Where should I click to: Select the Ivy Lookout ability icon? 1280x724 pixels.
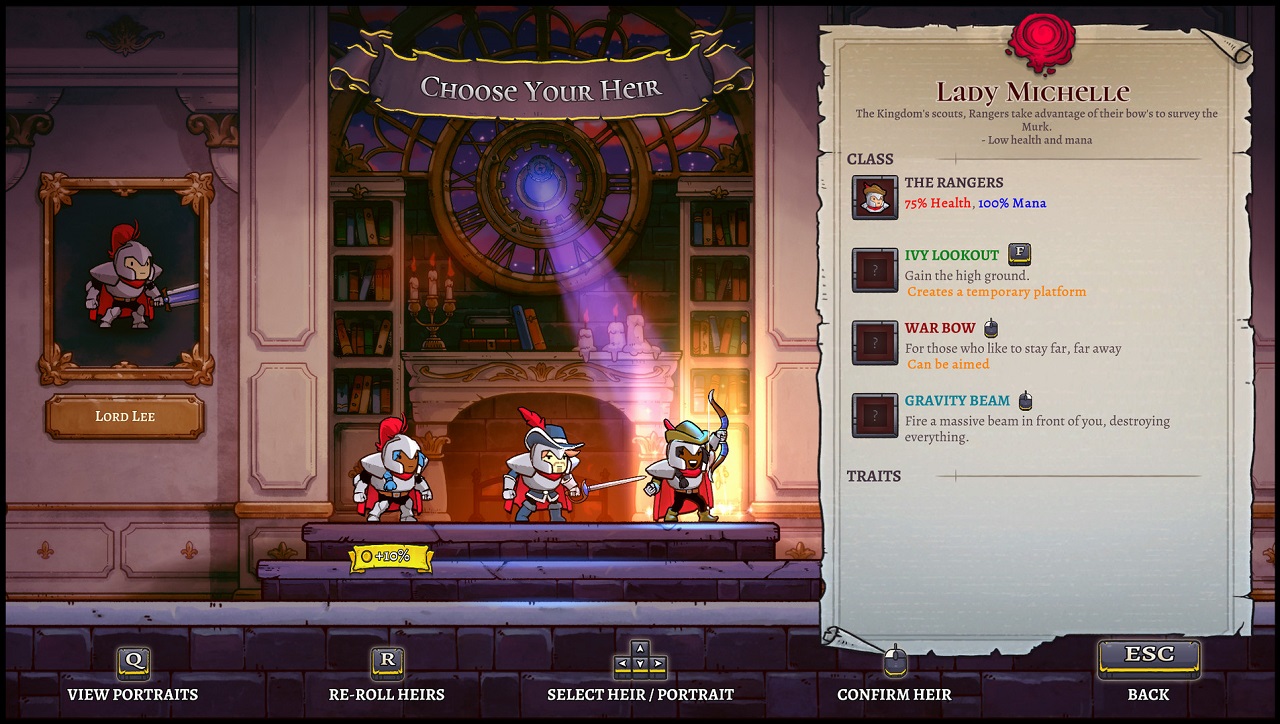tap(874, 270)
